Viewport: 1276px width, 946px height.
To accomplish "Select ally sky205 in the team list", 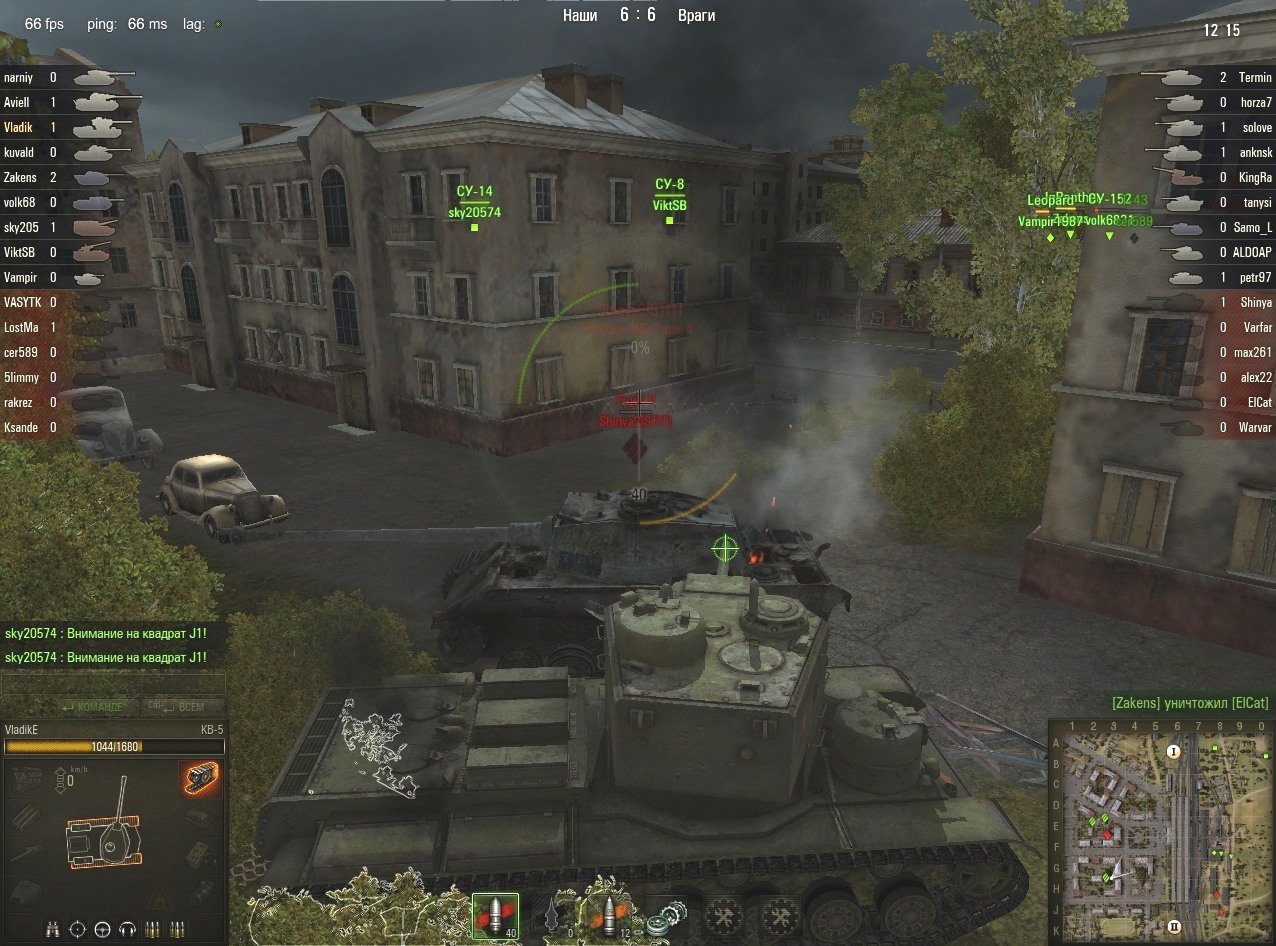I will [20, 227].
